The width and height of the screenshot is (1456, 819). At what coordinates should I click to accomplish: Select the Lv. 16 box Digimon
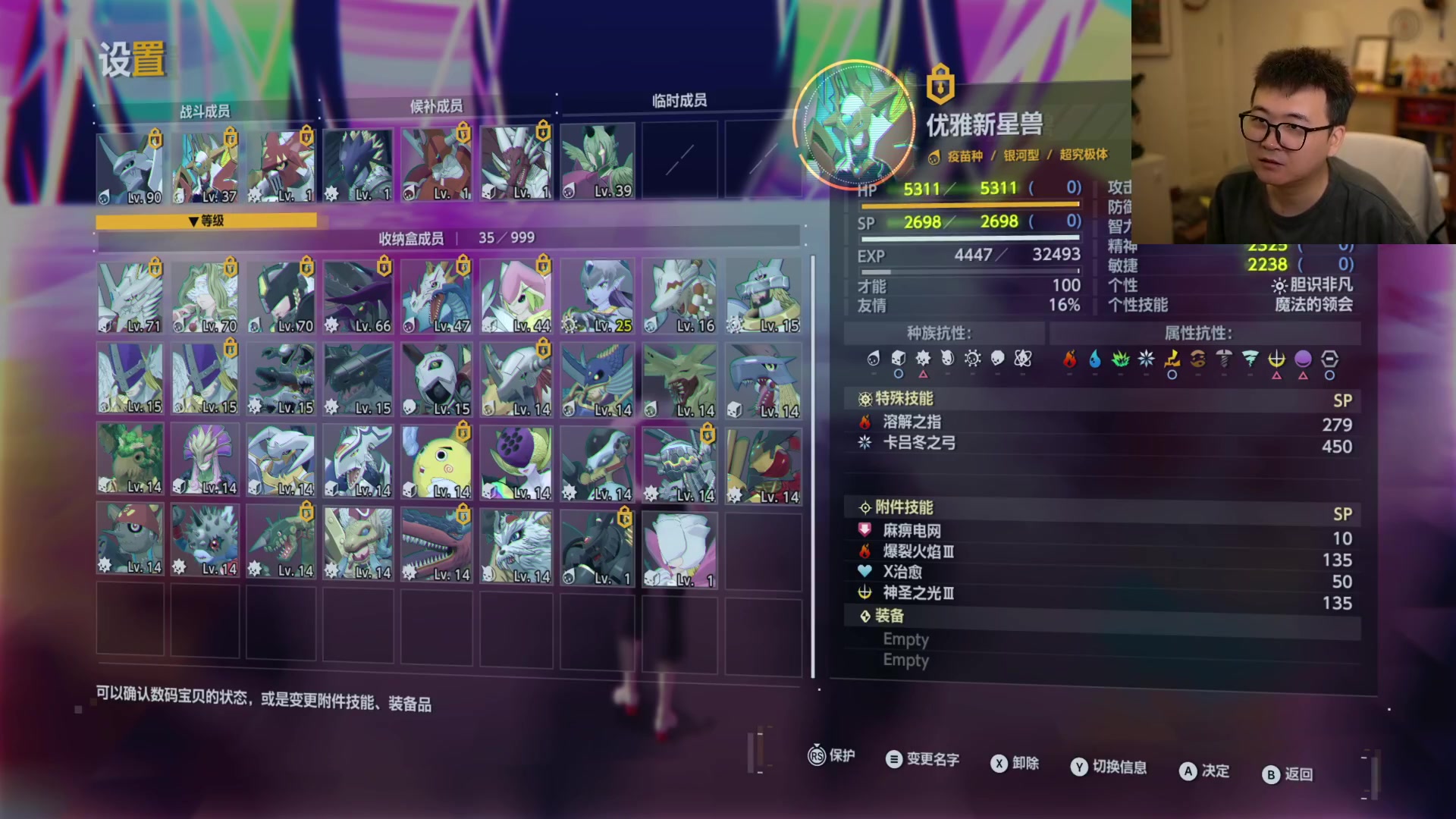679,297
